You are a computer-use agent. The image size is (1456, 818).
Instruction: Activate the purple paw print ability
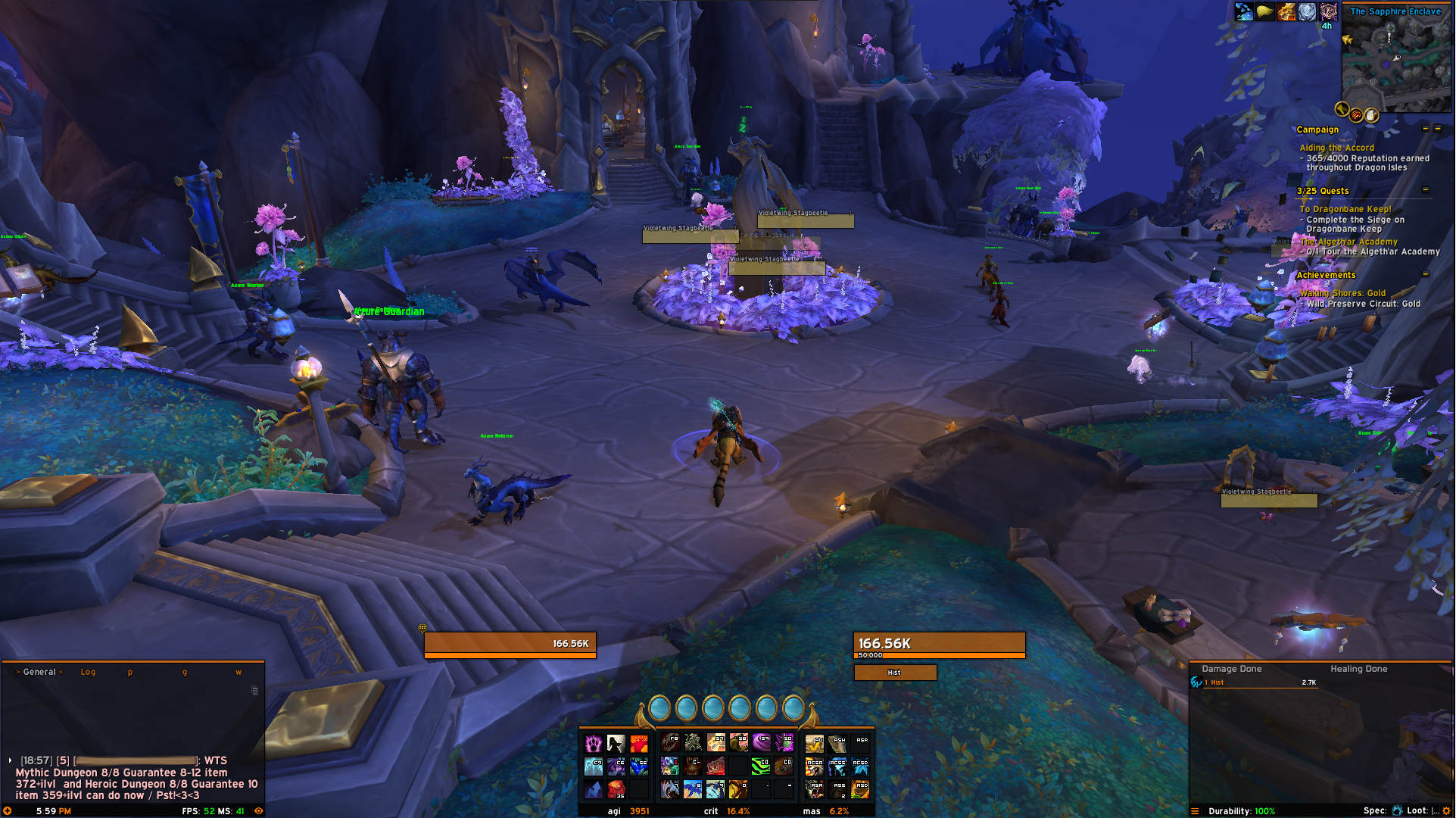(x=594, y=743)
